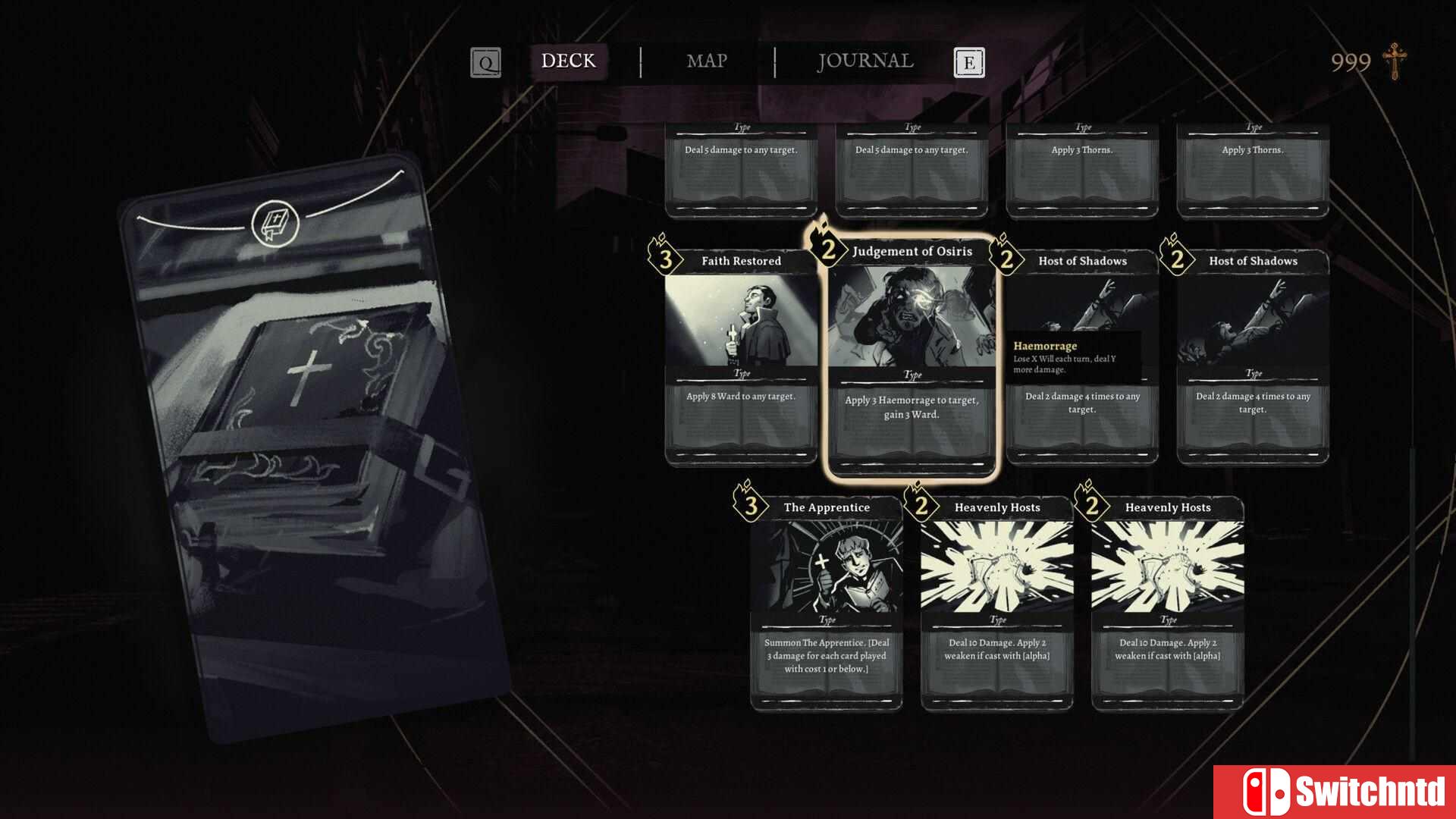This screenshot has width=1456, height=819.
Task: Select the Deck tab
Action: click(x=568, y=61)
